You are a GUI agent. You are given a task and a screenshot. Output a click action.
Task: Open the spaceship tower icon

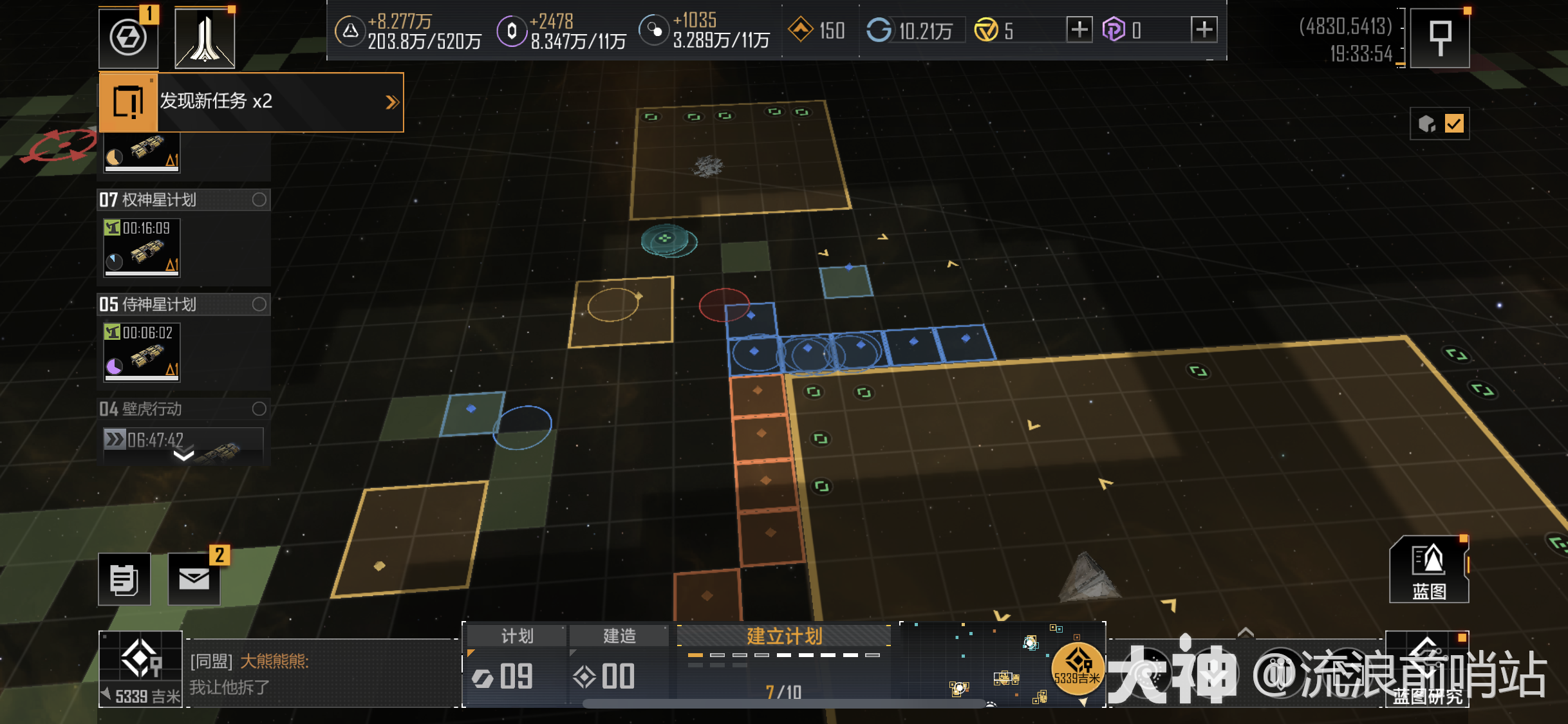(x=205, y=39)
